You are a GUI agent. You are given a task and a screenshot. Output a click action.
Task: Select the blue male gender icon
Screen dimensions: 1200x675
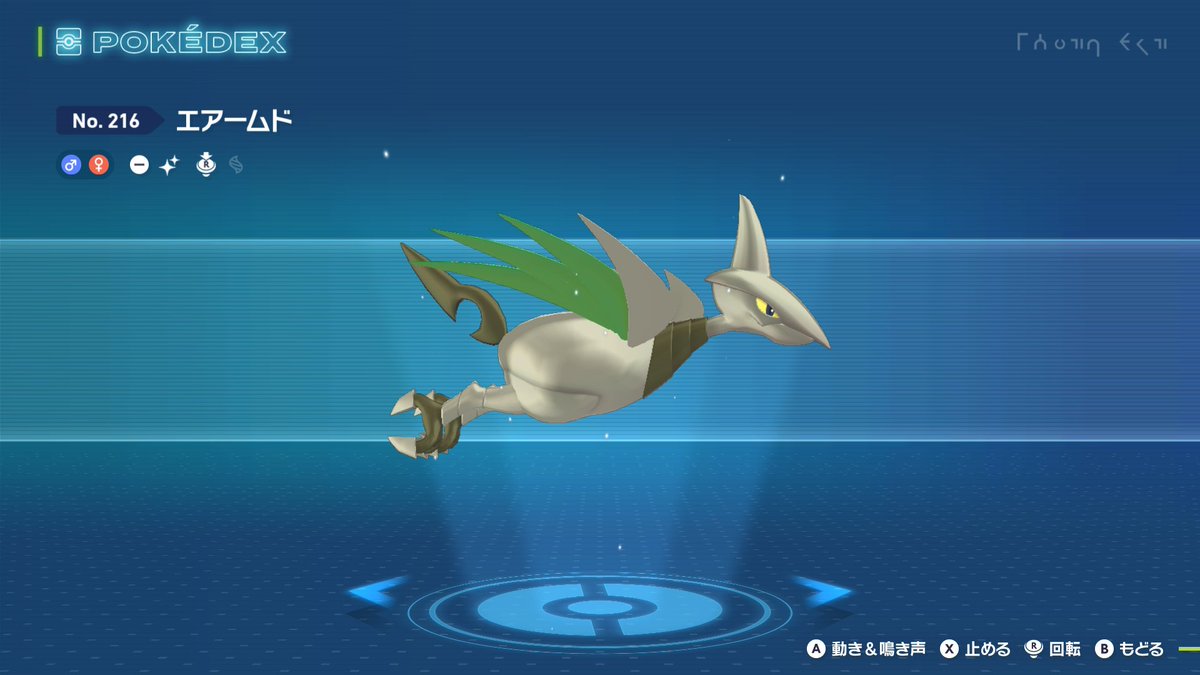[71, 165]
